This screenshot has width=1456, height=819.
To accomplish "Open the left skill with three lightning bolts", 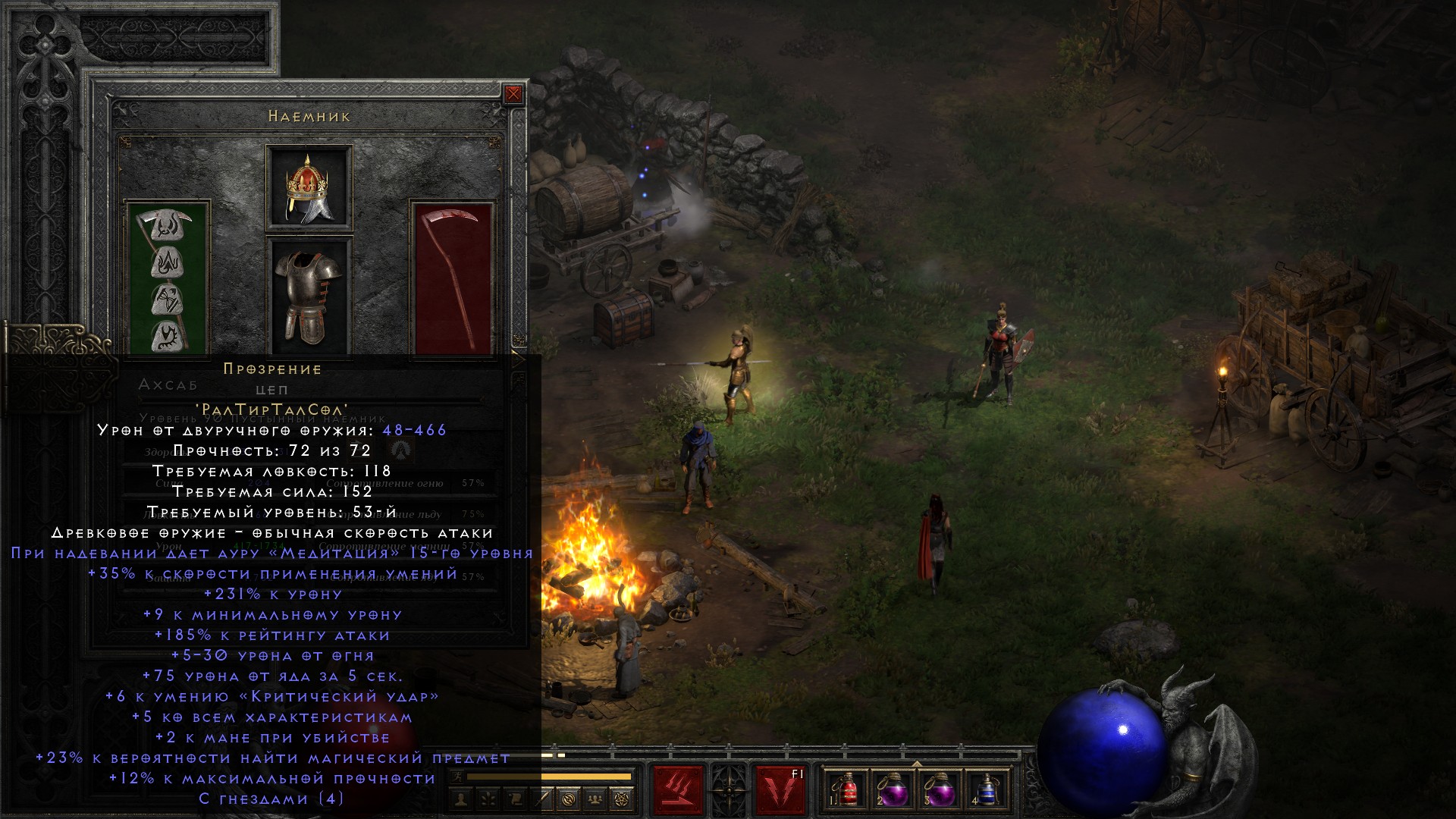I will (678, 789).
